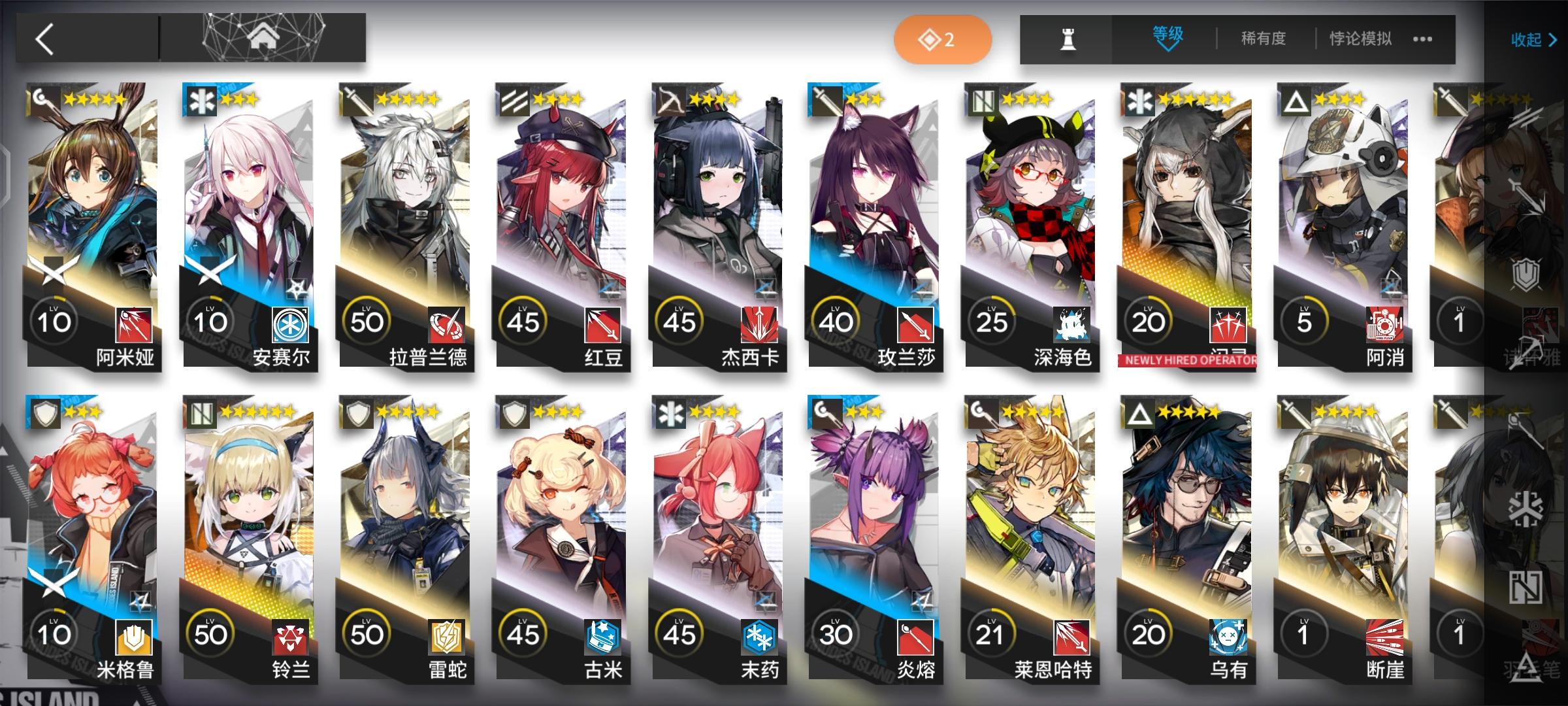
Task: Click the orange badge showing 2
Action: click(941, 39)
